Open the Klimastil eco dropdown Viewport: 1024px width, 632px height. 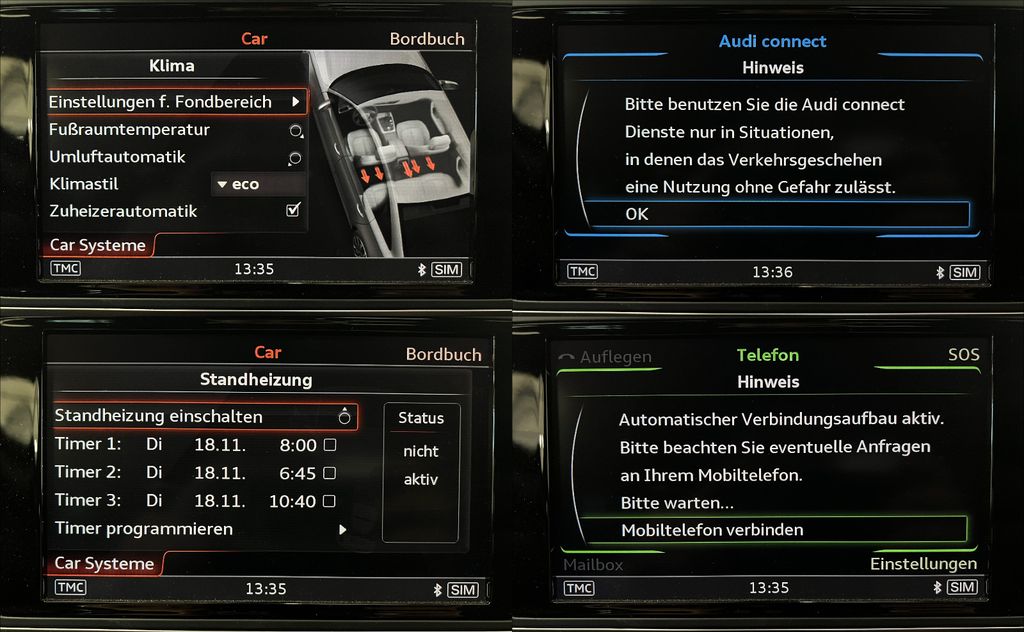[258, 184]
